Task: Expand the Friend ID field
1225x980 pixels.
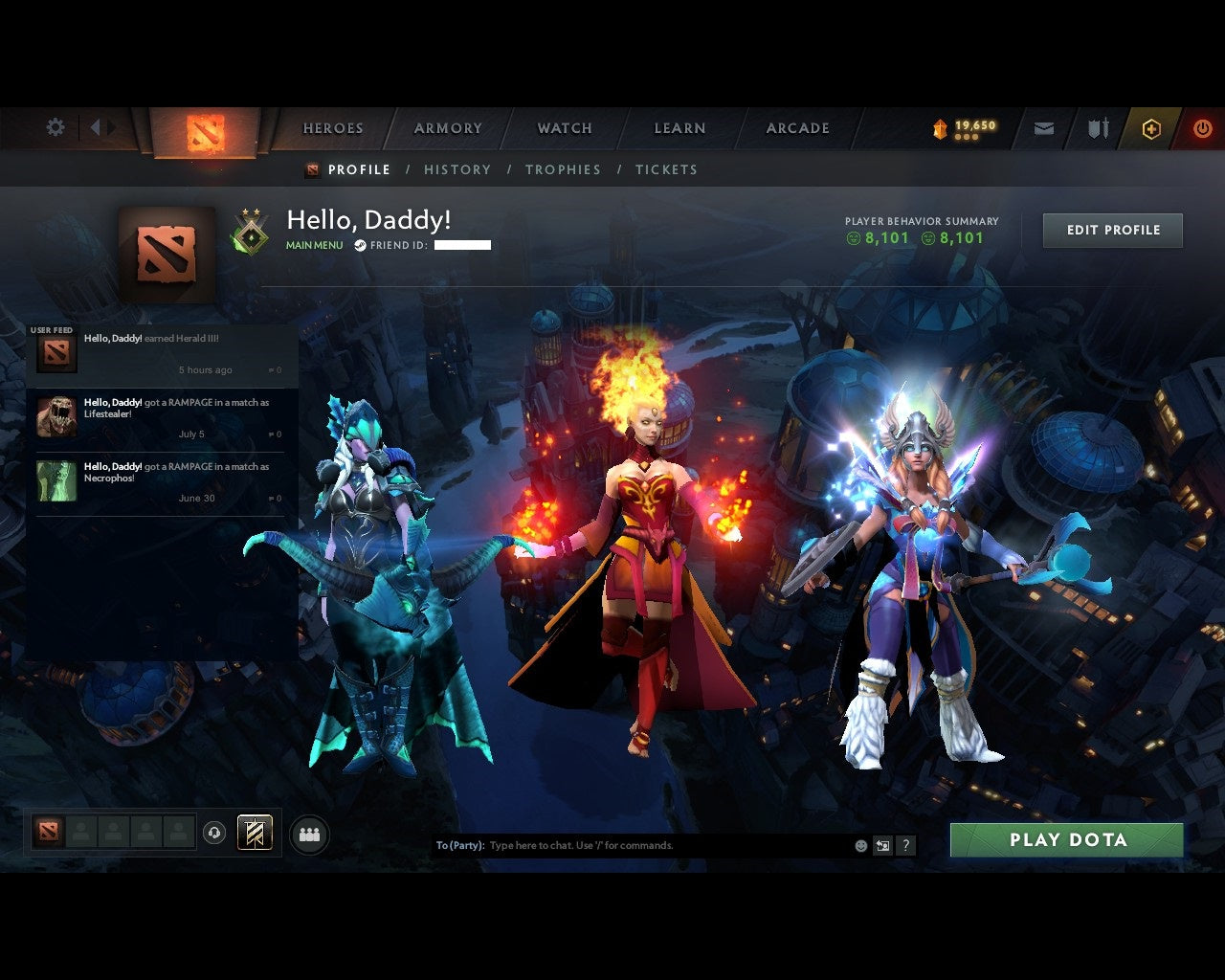Action: (x=461, y=245)
